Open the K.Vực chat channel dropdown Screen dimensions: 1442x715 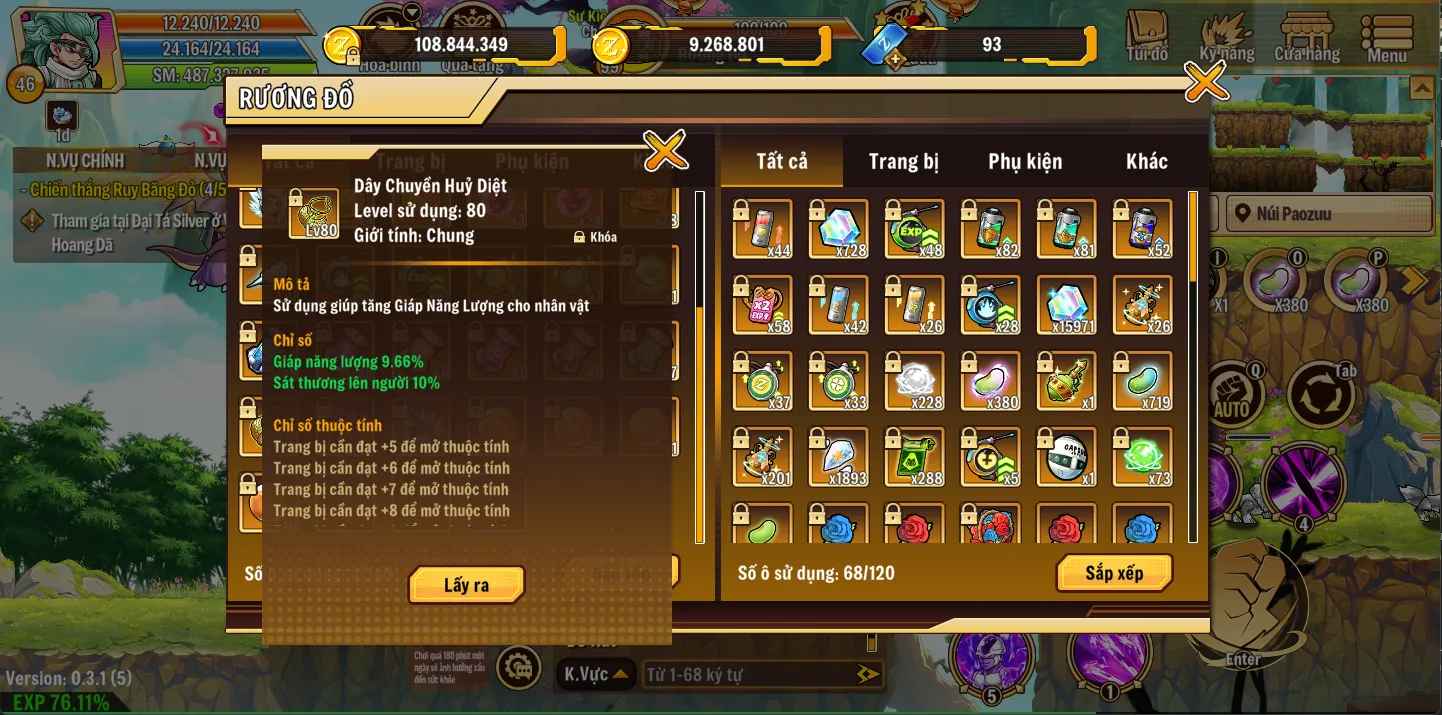(596, 675)
